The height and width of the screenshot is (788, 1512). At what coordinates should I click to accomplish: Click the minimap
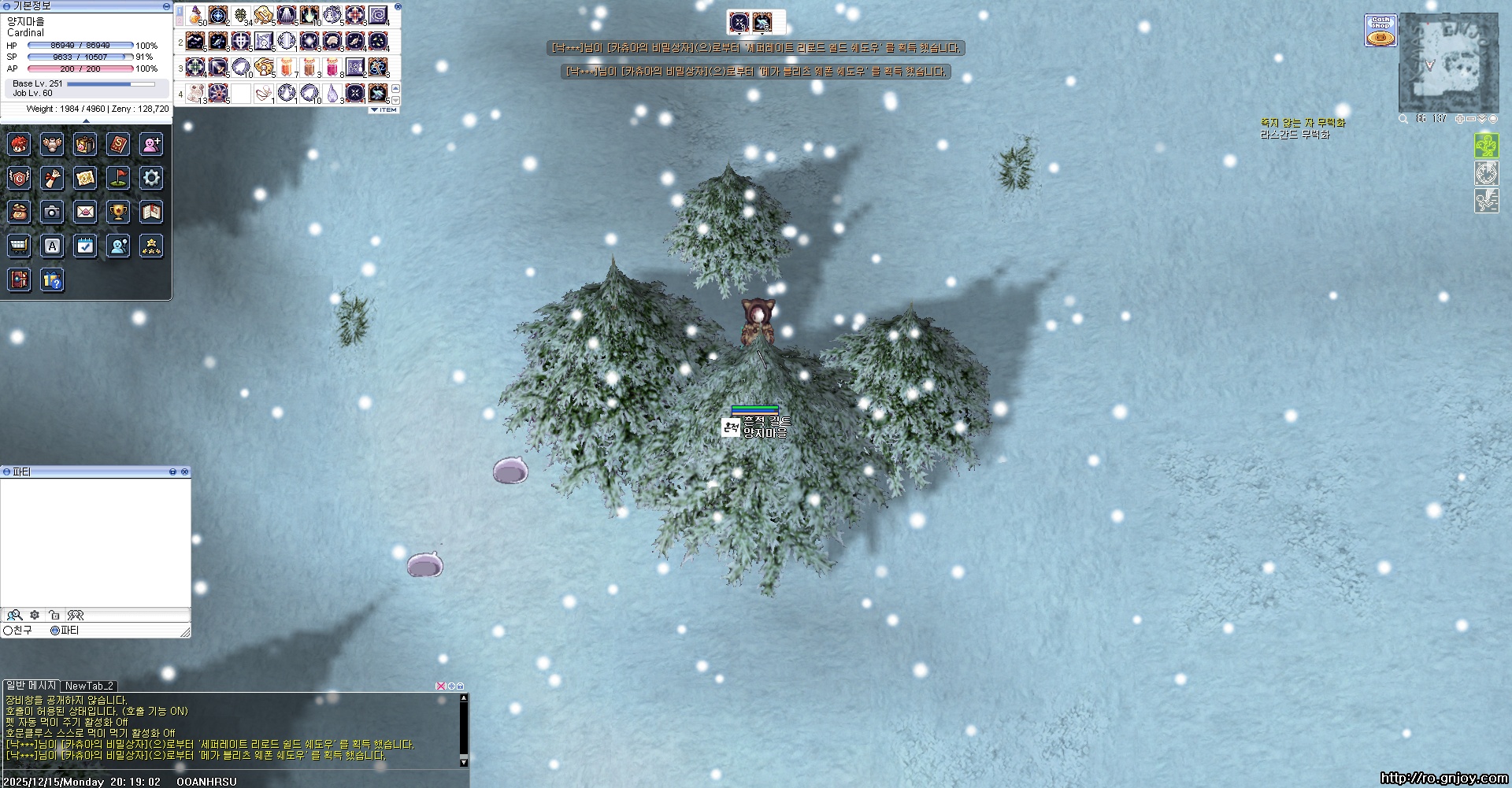[1448, 64]
